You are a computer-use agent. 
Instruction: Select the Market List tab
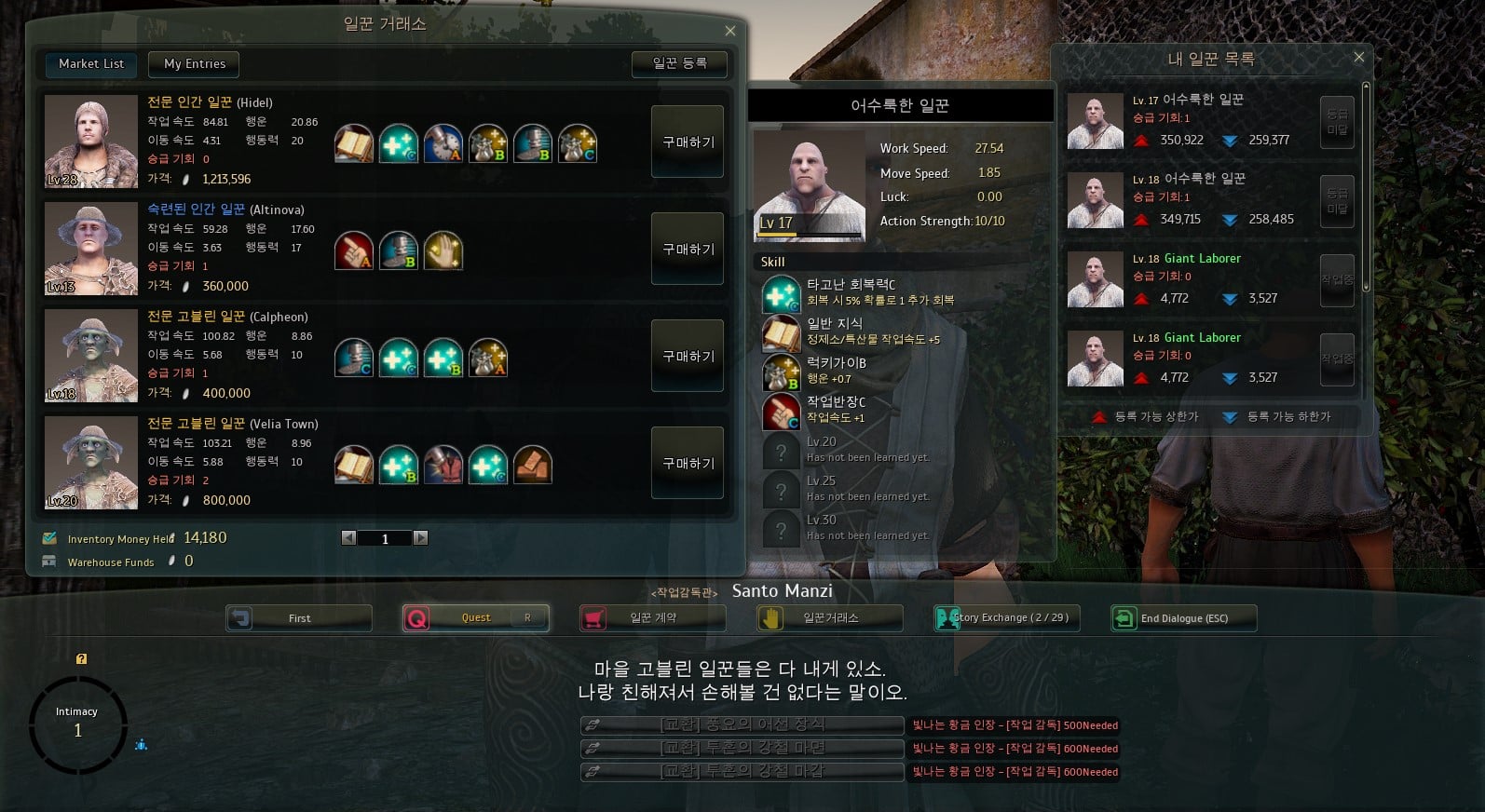coord(89,63)
